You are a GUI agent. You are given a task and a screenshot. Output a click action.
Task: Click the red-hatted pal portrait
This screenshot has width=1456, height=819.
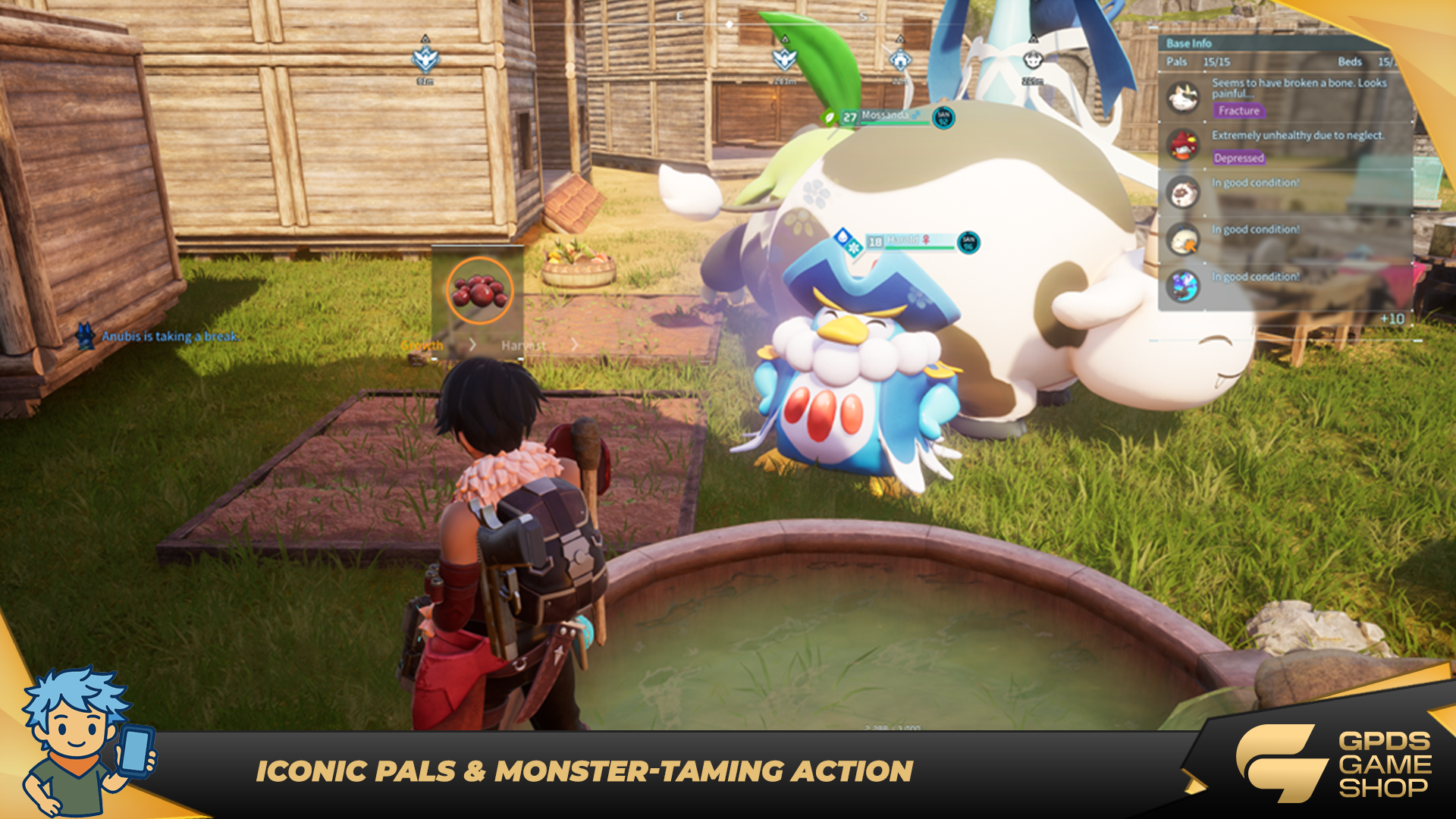pyautogui.click(x=1183, y=145)
